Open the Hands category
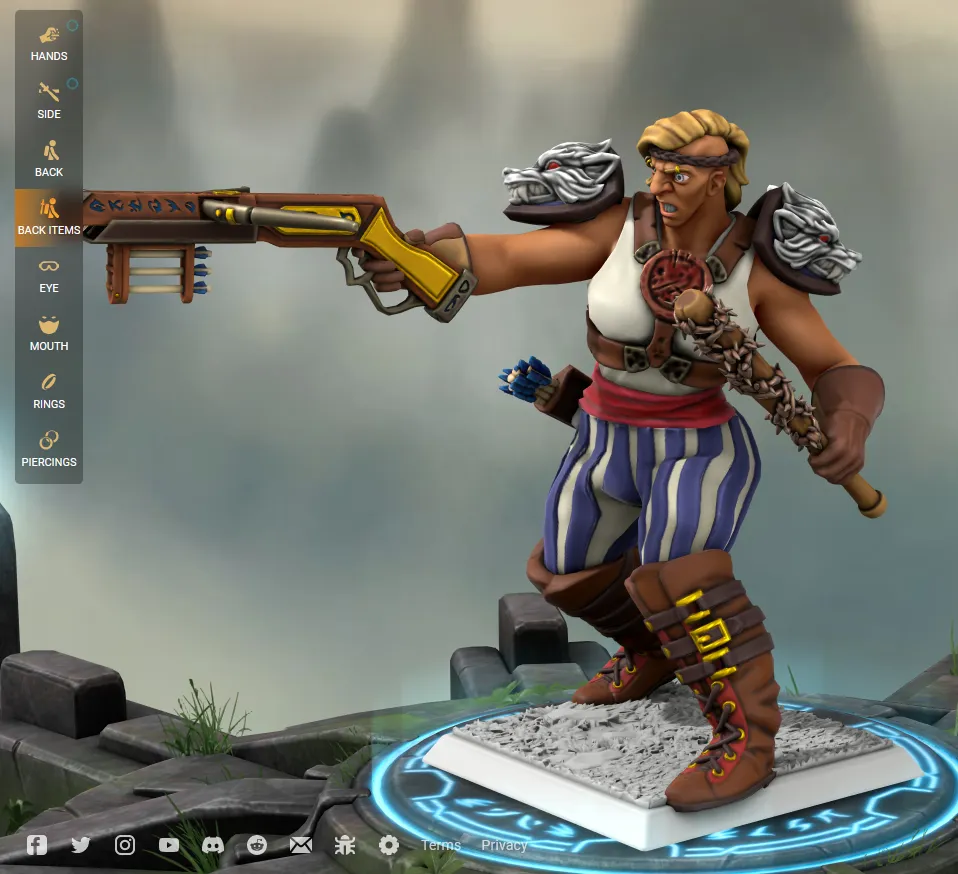This screenshot has width=958, height=874. [x=48, y=43]
